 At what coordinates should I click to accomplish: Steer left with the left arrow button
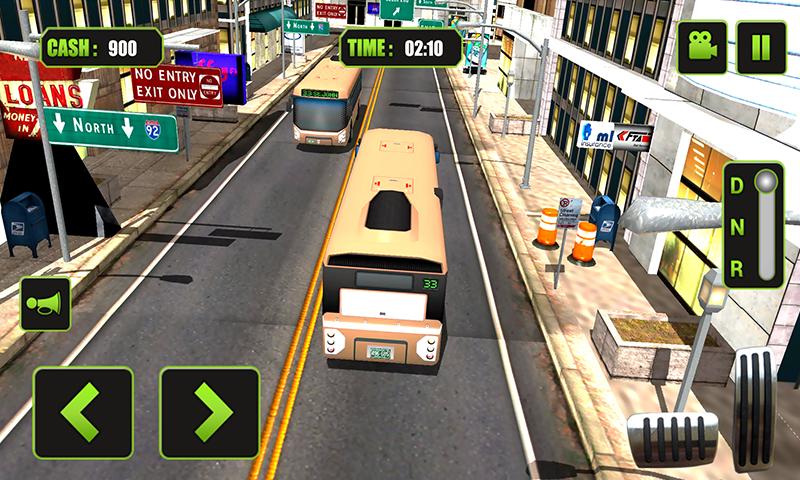pyautogui.click(x=83, y=413)
